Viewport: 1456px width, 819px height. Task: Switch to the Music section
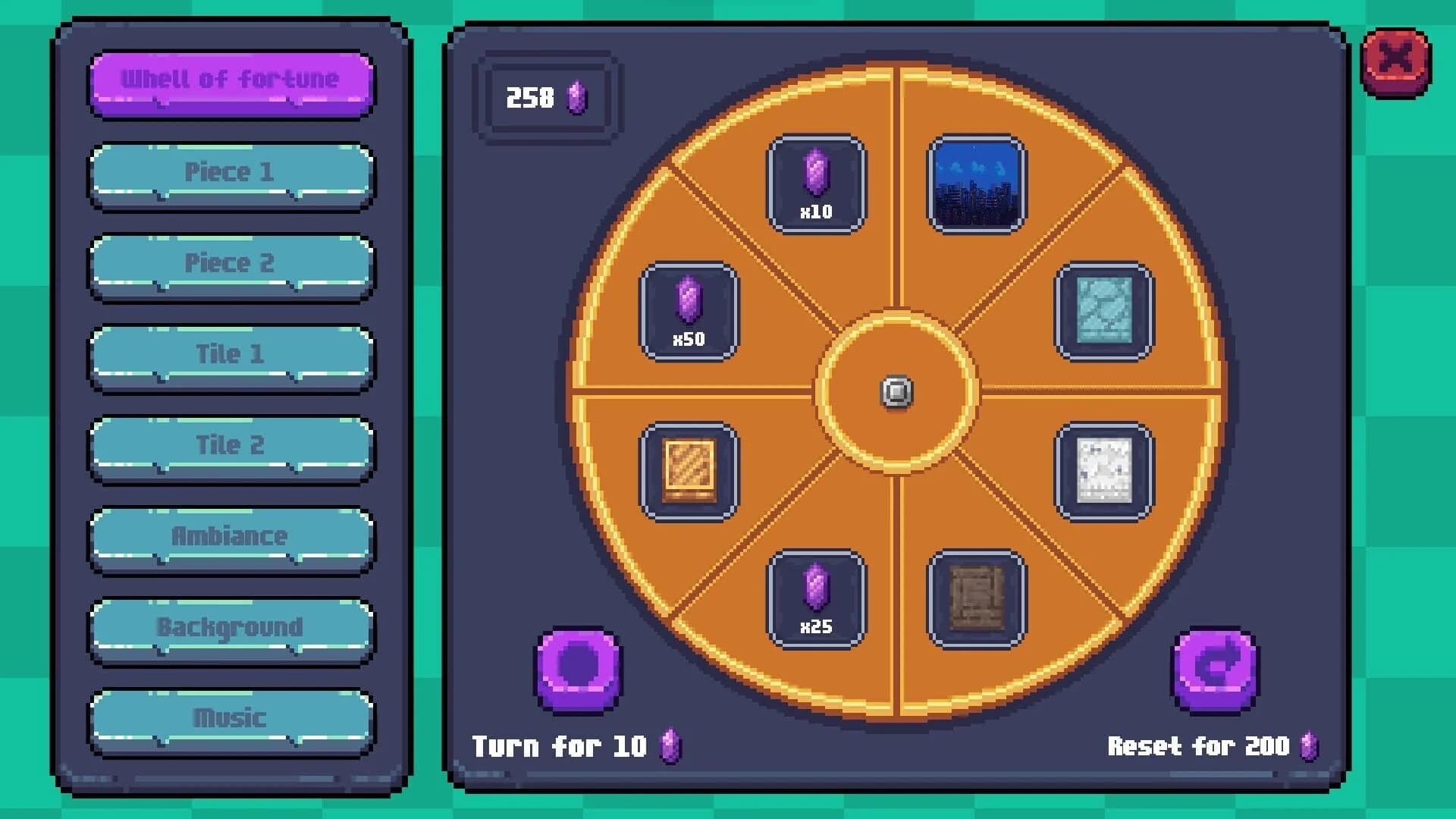(230, 717)
